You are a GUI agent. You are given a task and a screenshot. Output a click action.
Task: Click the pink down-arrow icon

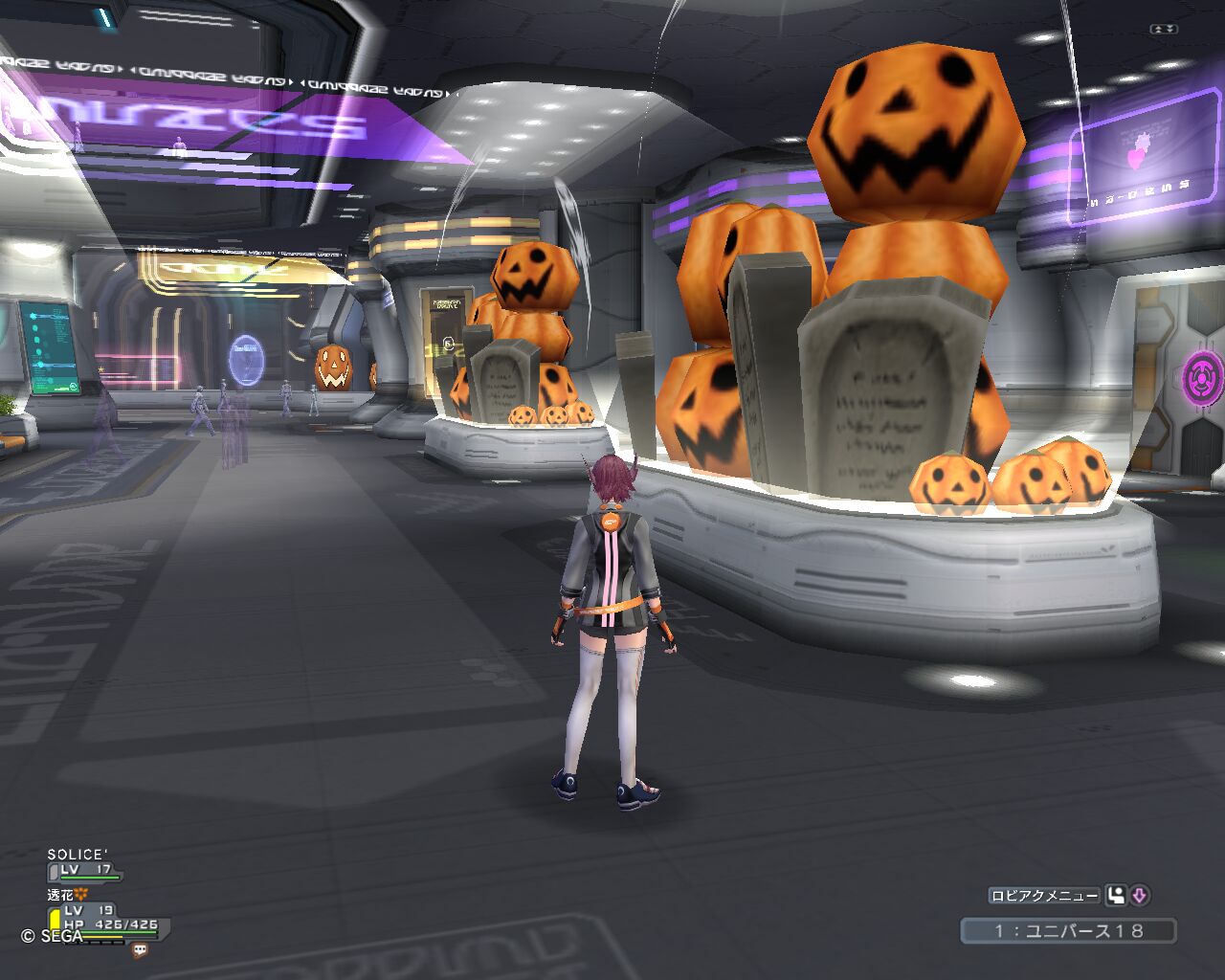(x=1139, y=896)
